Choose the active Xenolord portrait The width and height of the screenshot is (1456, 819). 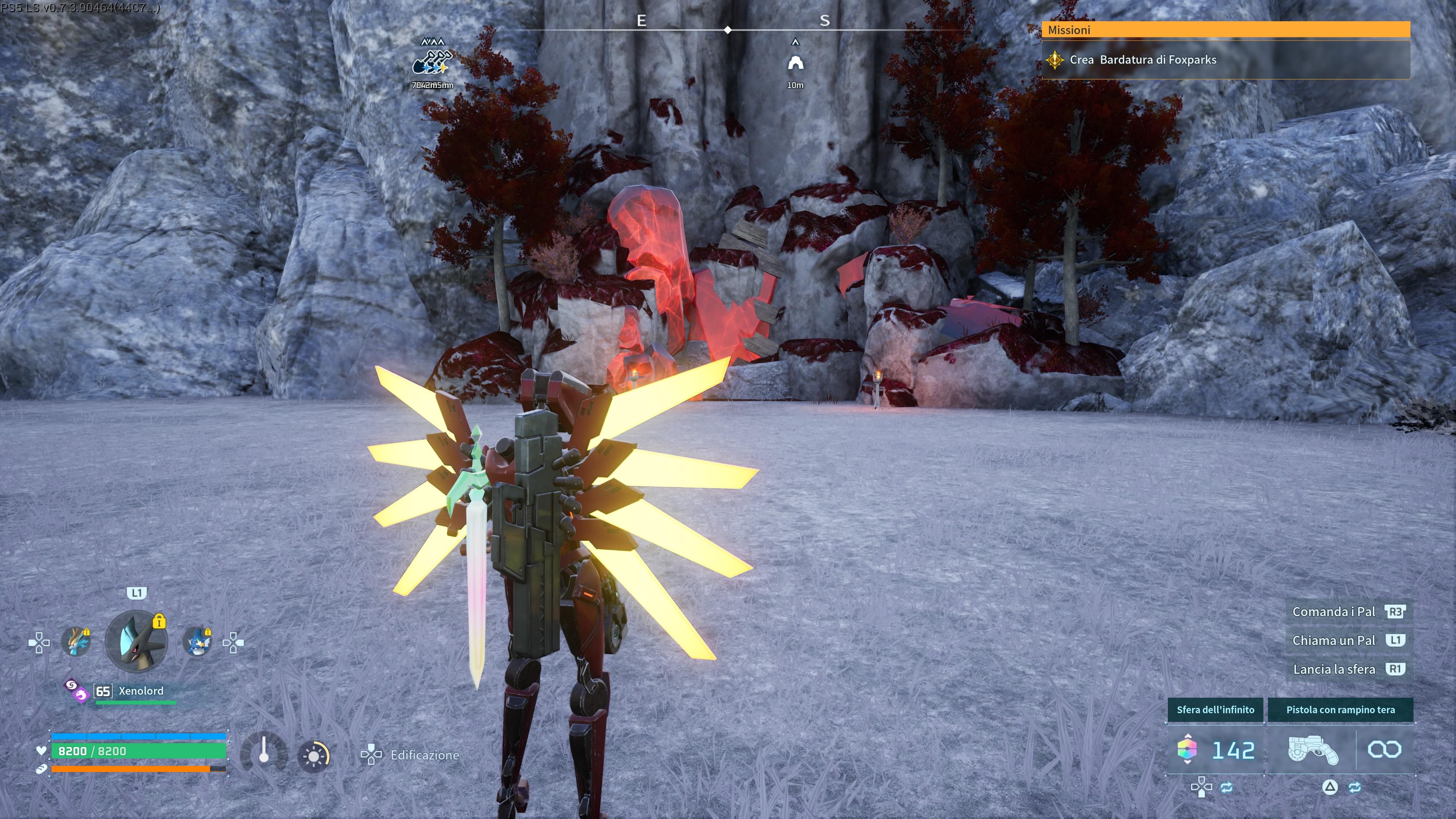coord(136,642)
